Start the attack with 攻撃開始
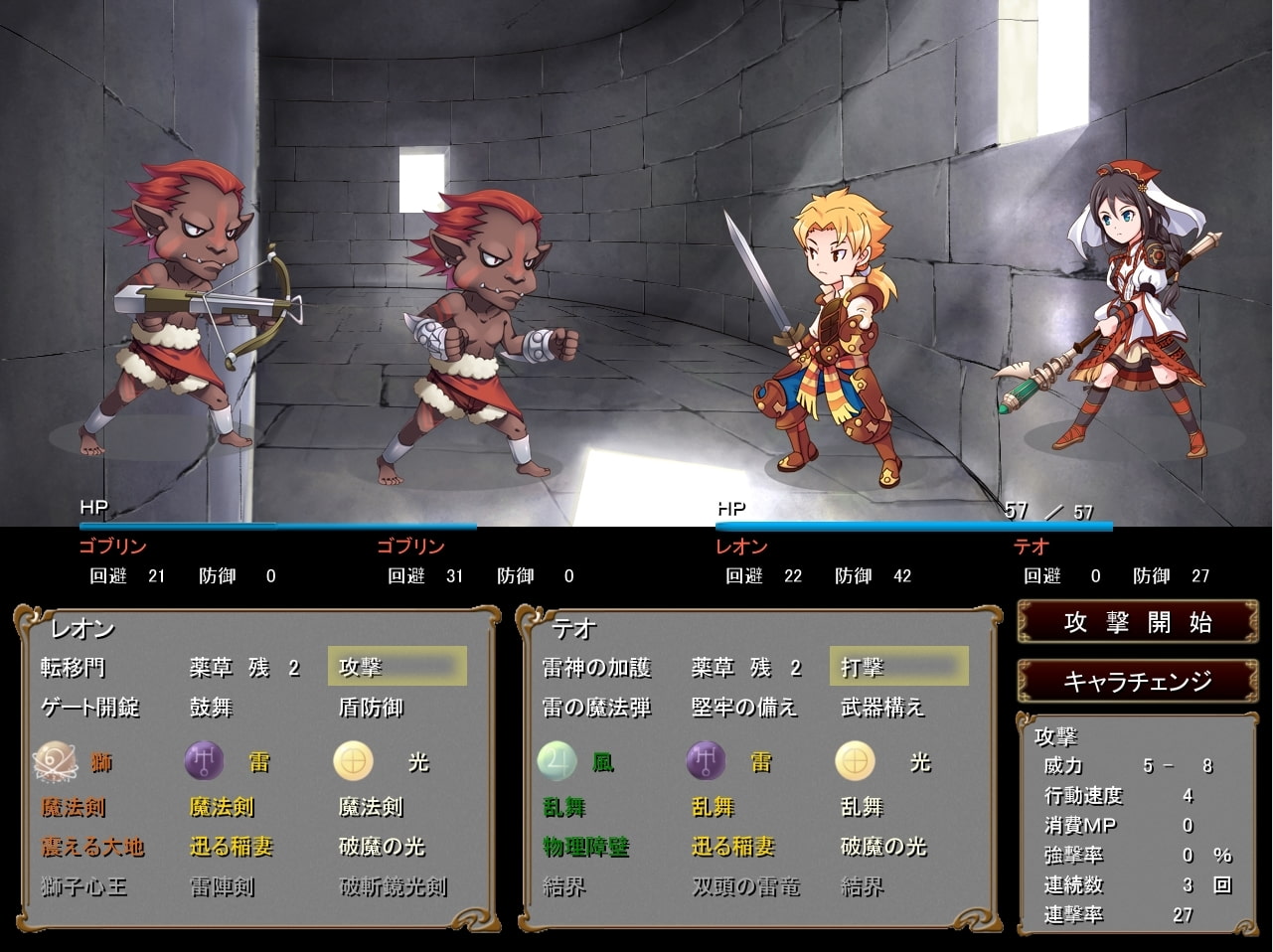This screenshot has width=1273, height=952. [1137, 623]
